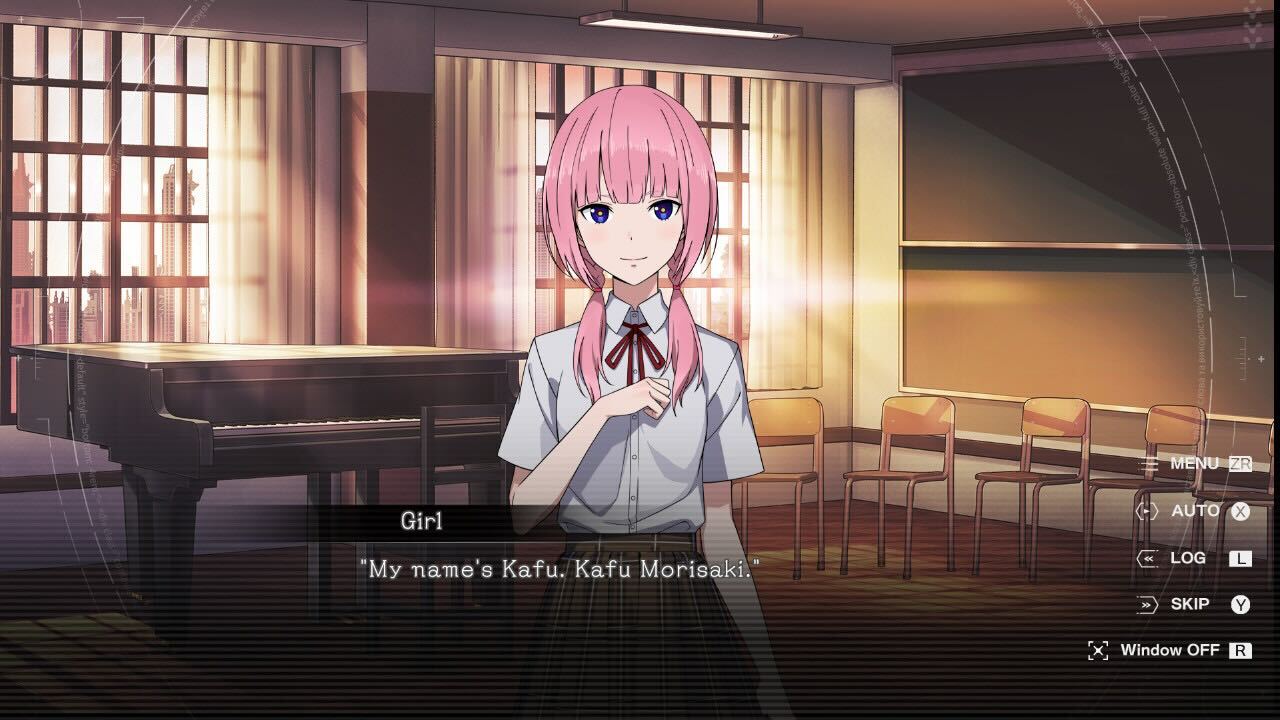This screenshot has height=720, width=1280.
Task: Open the in-game MENU
Action: click(x=1193, y=464)
